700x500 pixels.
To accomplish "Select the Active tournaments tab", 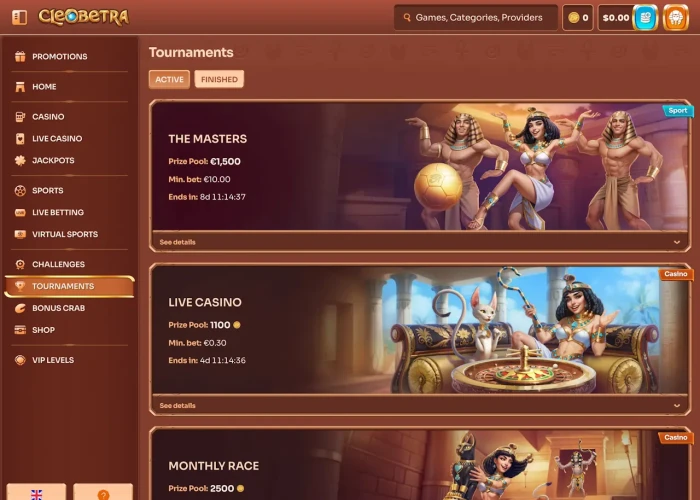I will click(169, 79).
